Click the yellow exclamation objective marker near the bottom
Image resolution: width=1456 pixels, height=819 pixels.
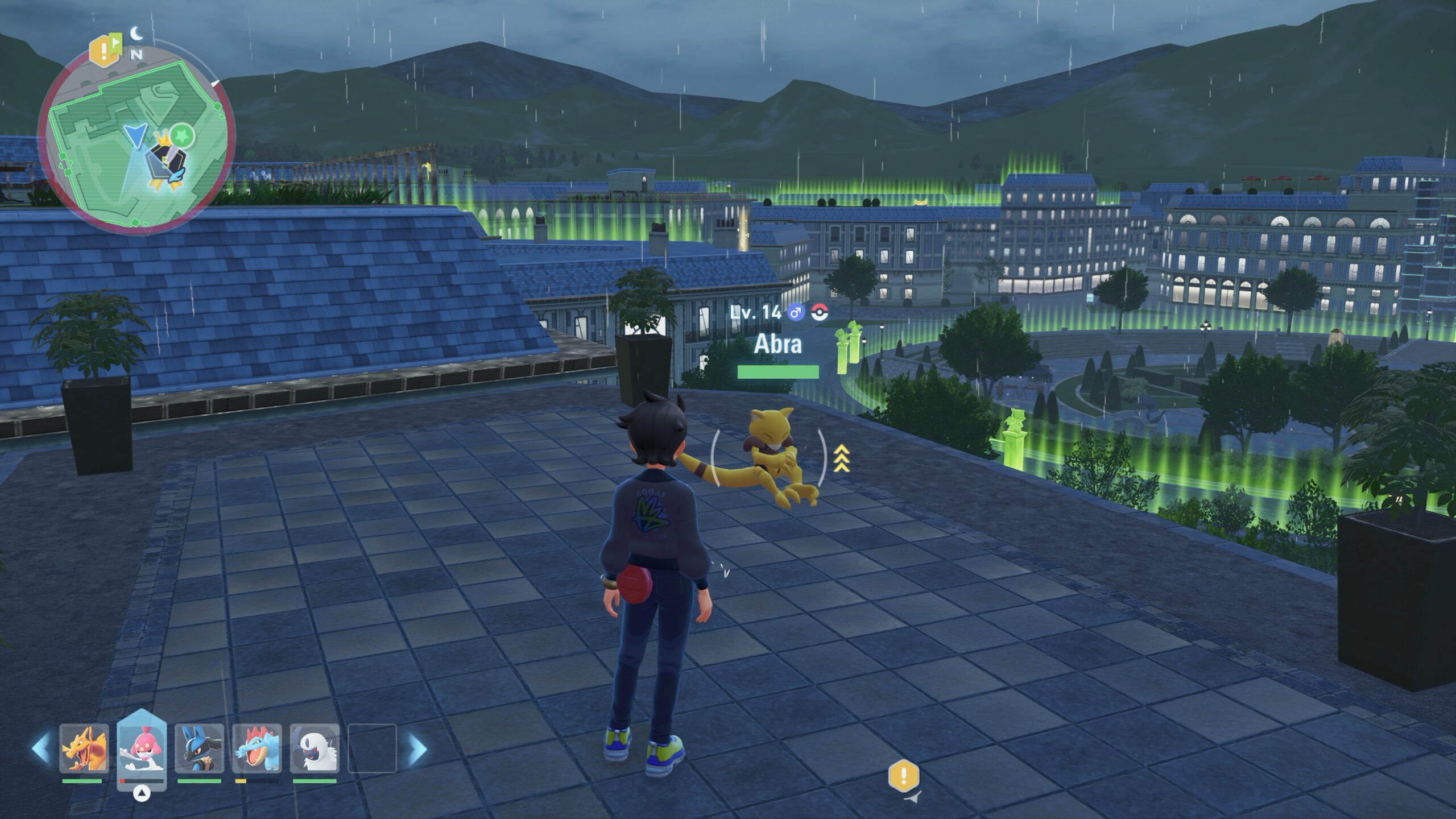click(x=904, y=776)
